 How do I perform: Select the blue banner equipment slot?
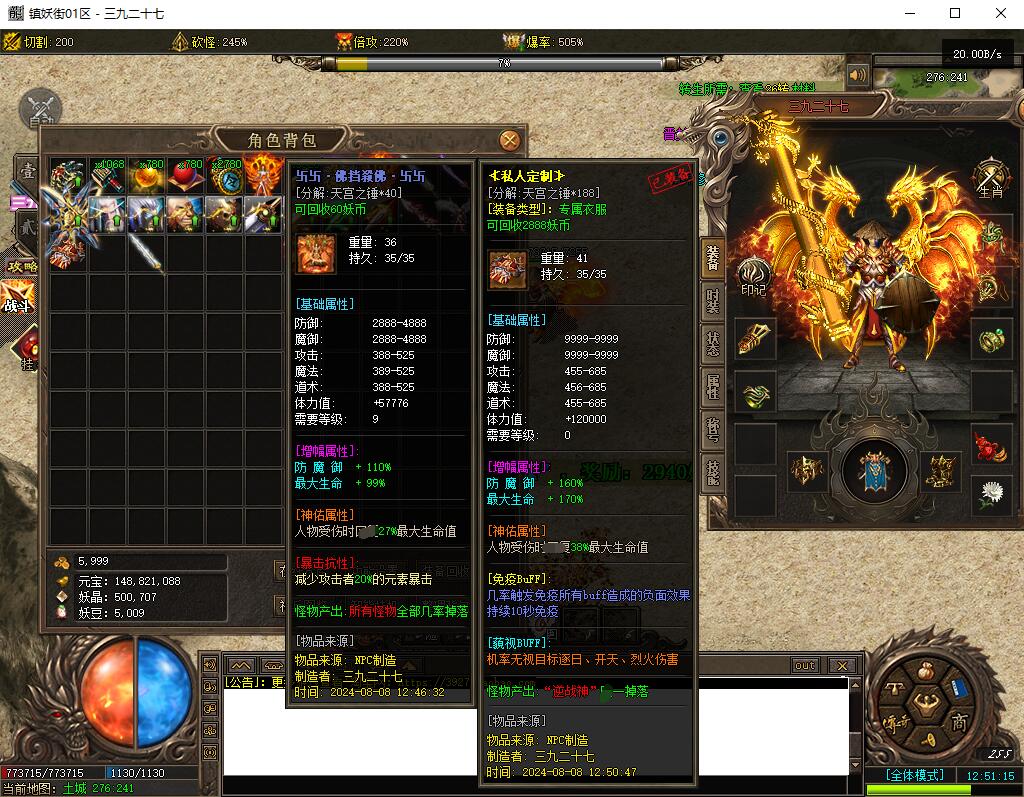pyautogui.click(x=875, y=470)
